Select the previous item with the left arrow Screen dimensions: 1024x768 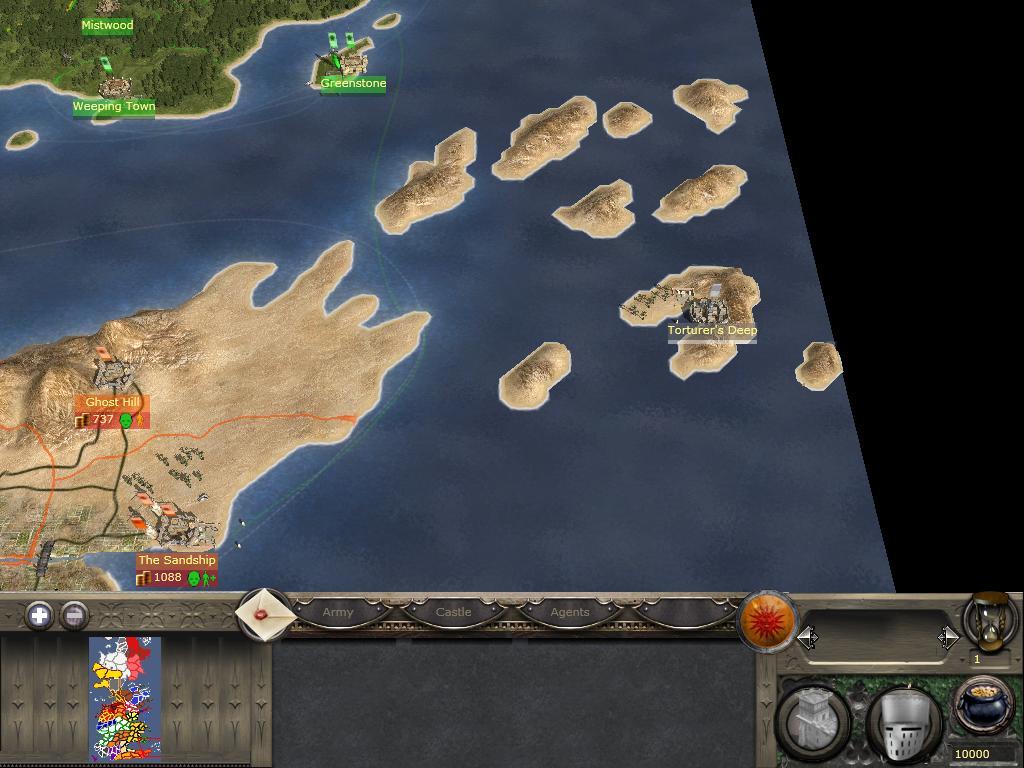807,637
